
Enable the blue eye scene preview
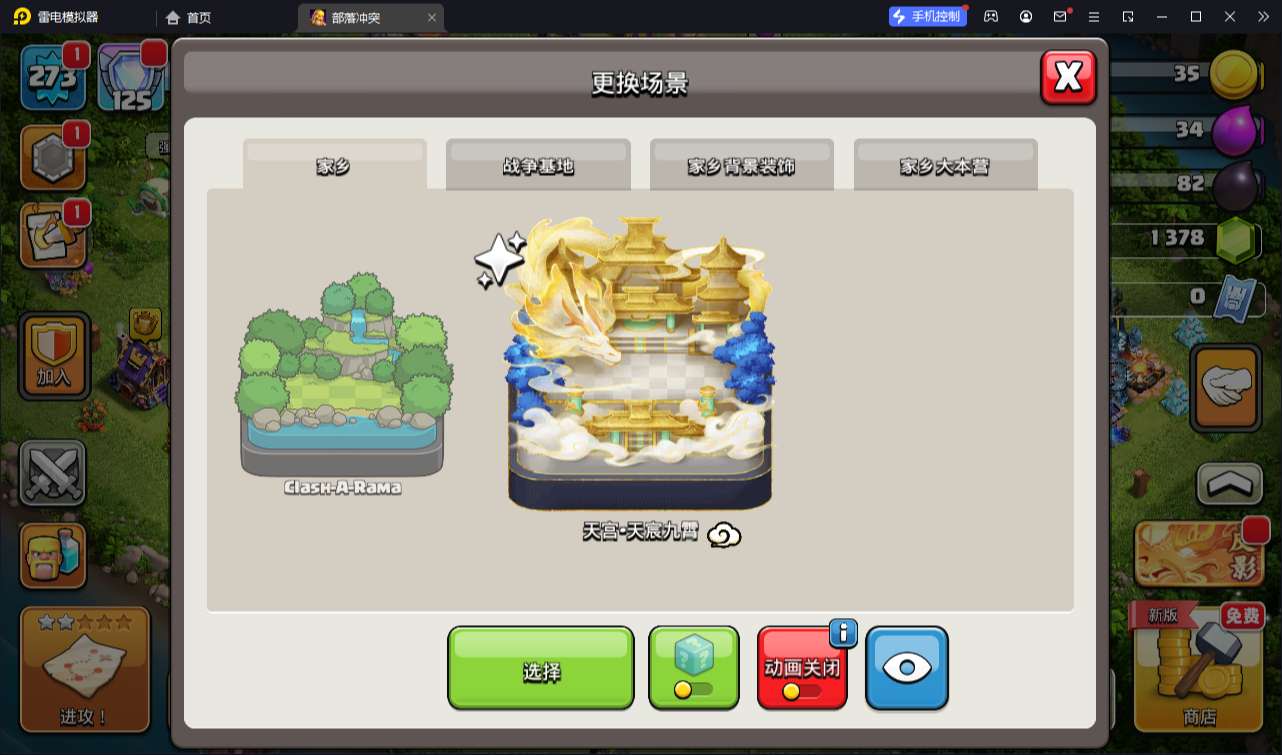[907, 668]
